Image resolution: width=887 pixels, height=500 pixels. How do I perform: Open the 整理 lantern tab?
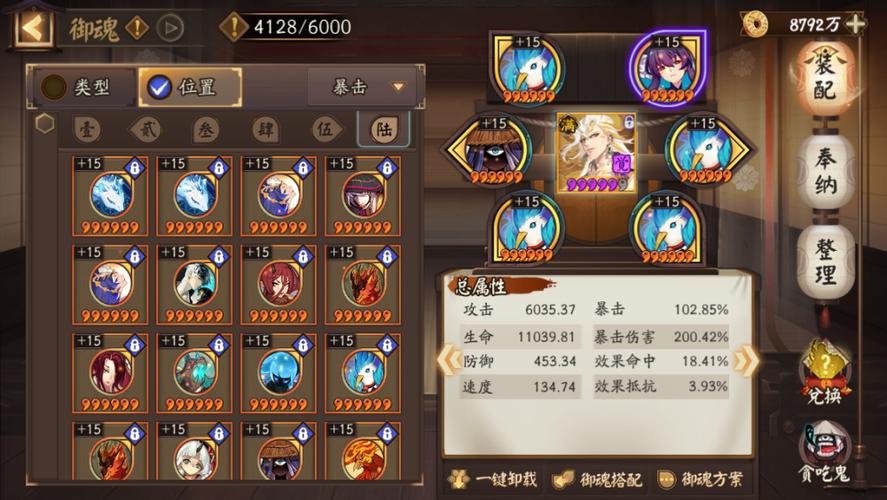(825, 262)
